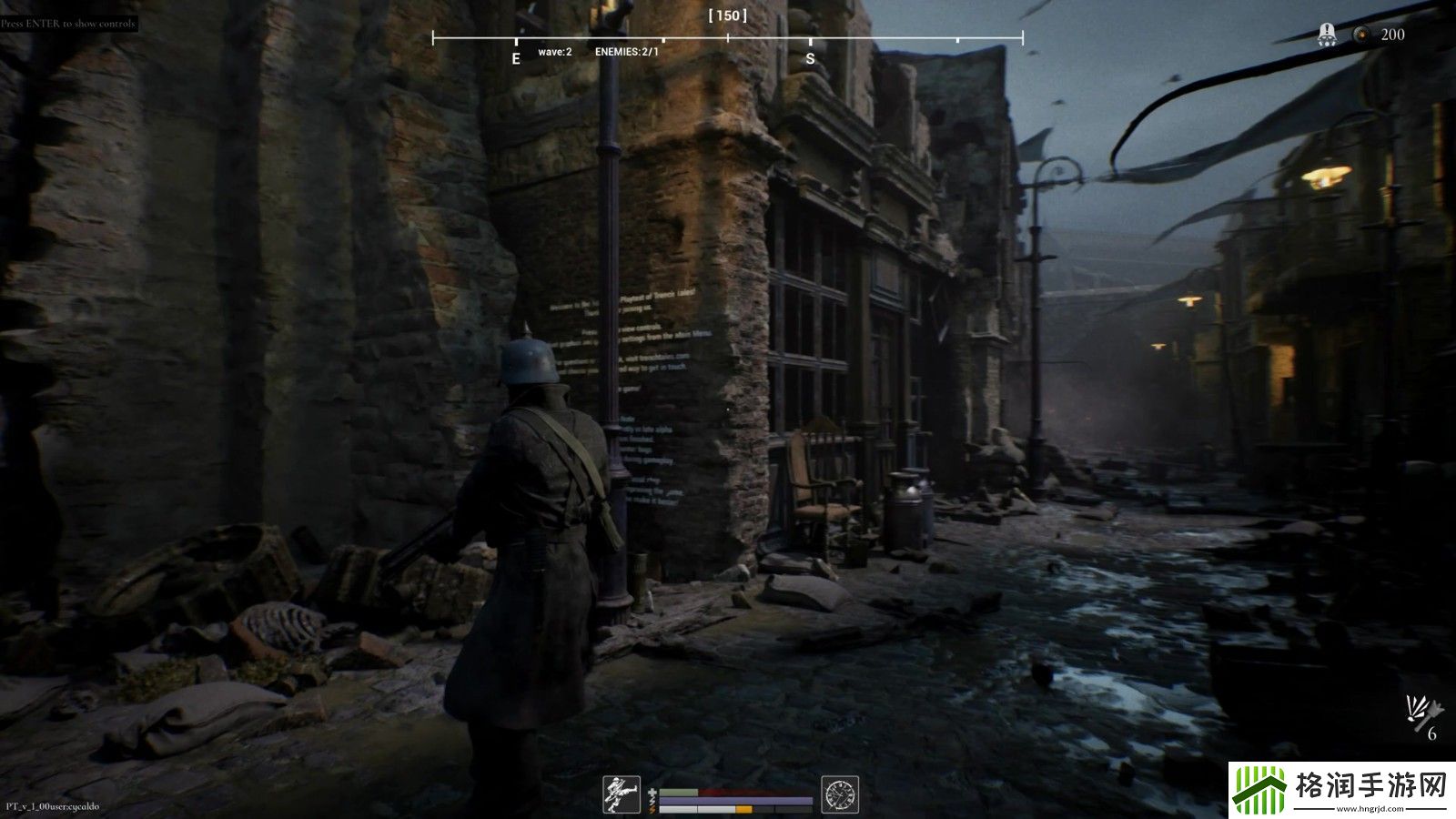Activate the soldier kick ability icon
Screen dimensions: 1456x819
pos(622,794)
